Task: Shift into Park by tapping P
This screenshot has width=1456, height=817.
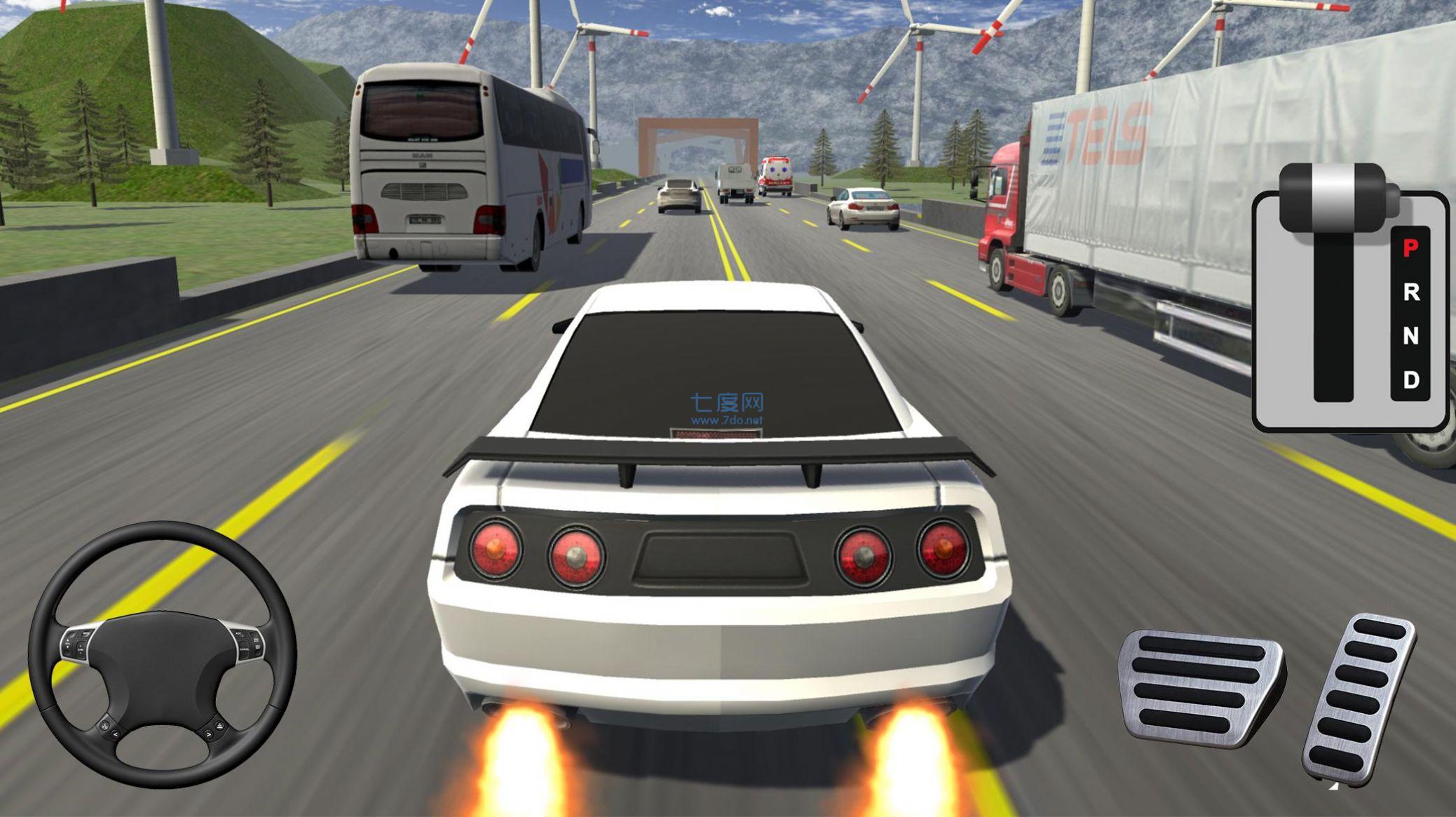Action: click(1410, 247)
